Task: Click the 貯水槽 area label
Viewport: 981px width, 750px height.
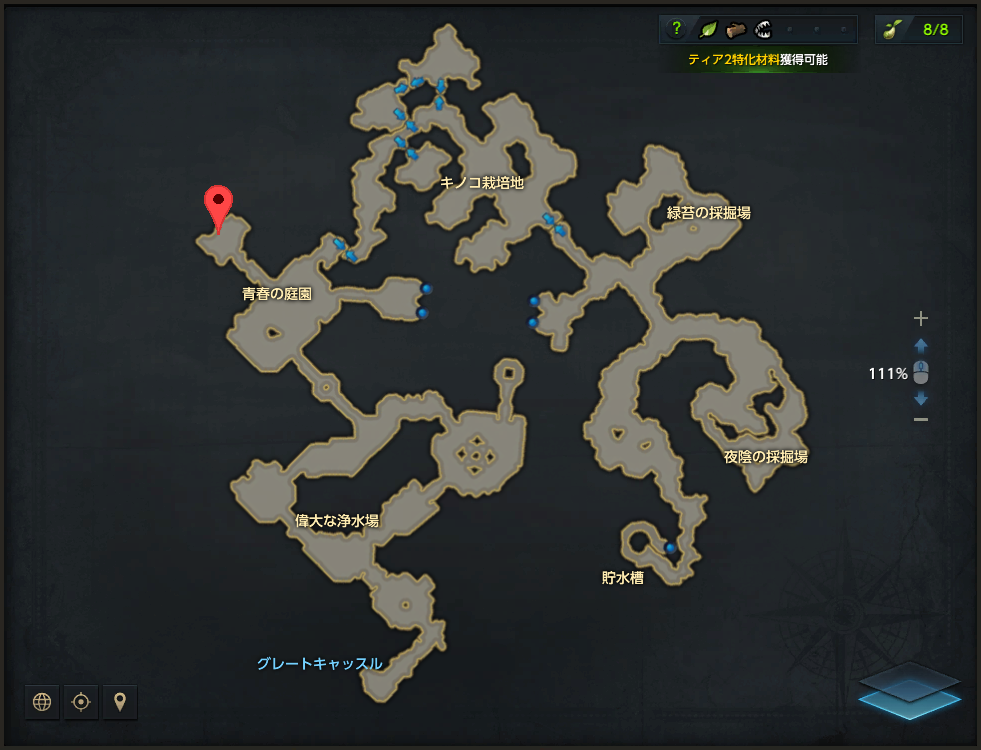Action: (x=622, y=577)
